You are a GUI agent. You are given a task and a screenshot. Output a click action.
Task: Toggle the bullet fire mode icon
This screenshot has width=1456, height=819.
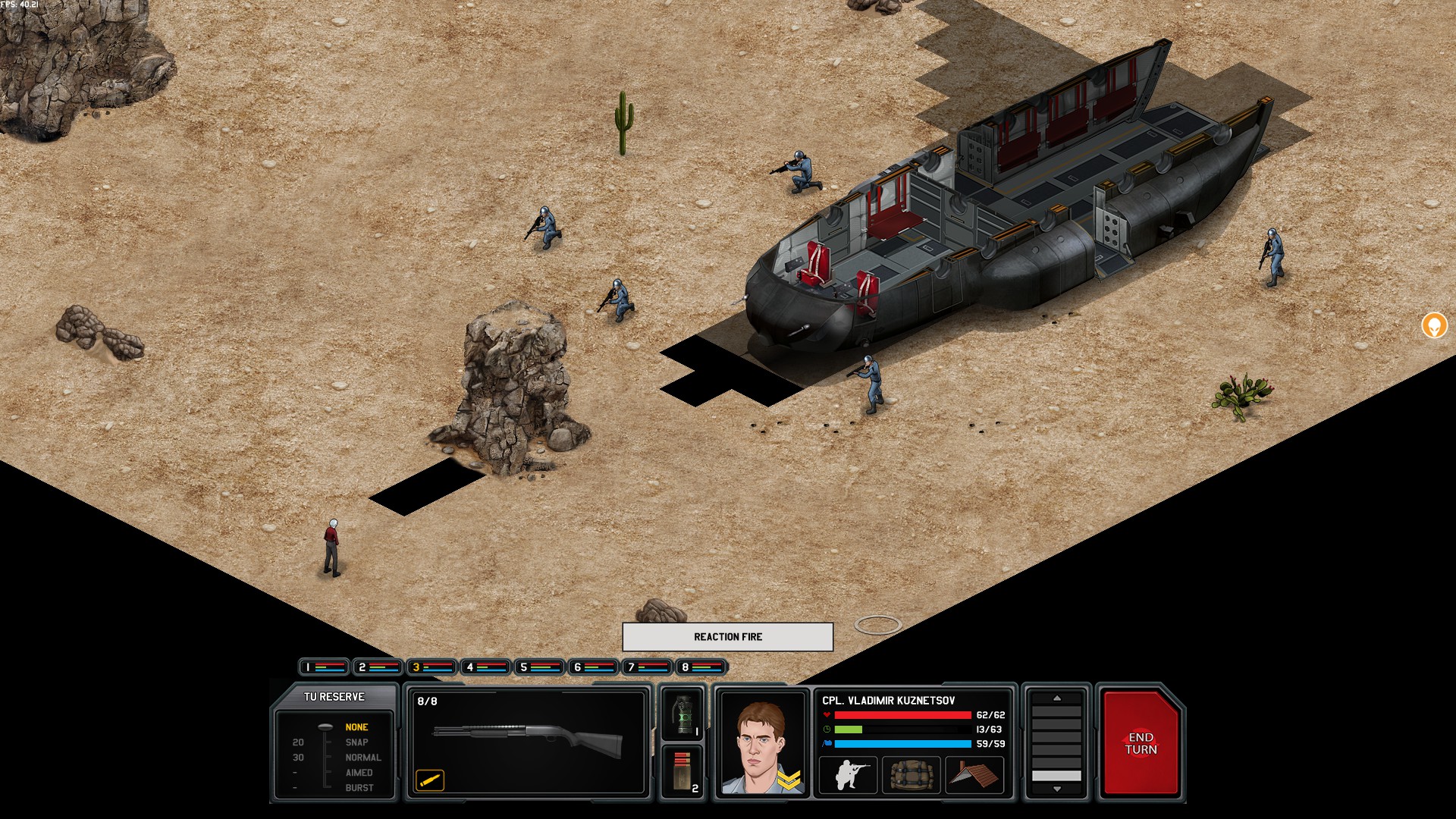(x=430, y=780)
